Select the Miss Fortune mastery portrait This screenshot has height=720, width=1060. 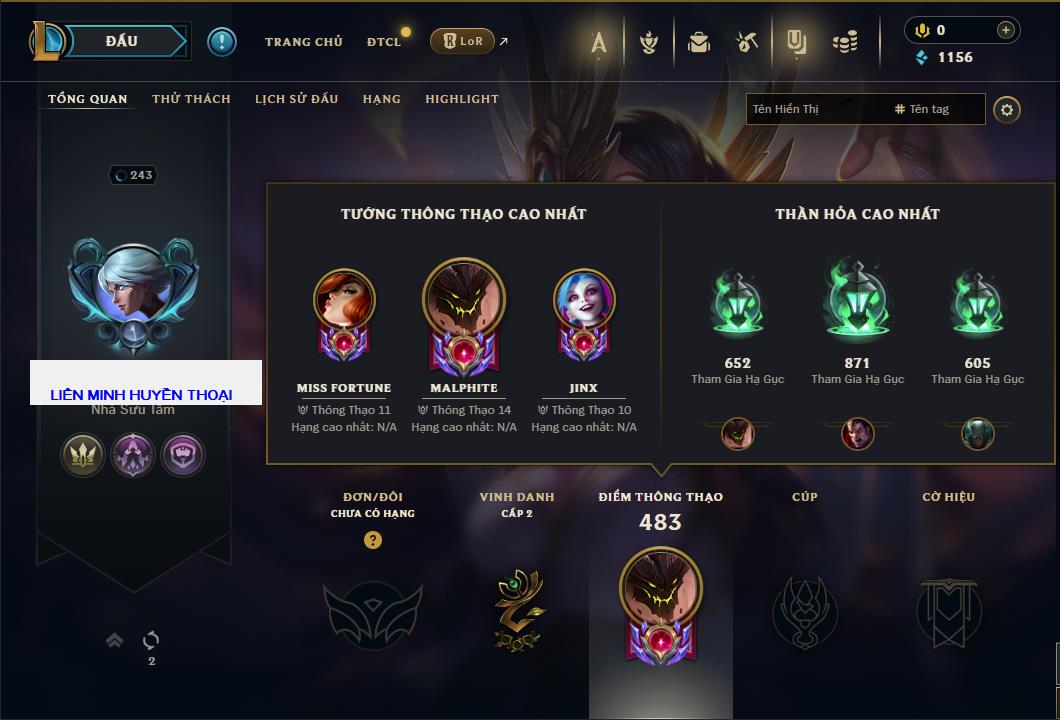[x=344, y=301]
